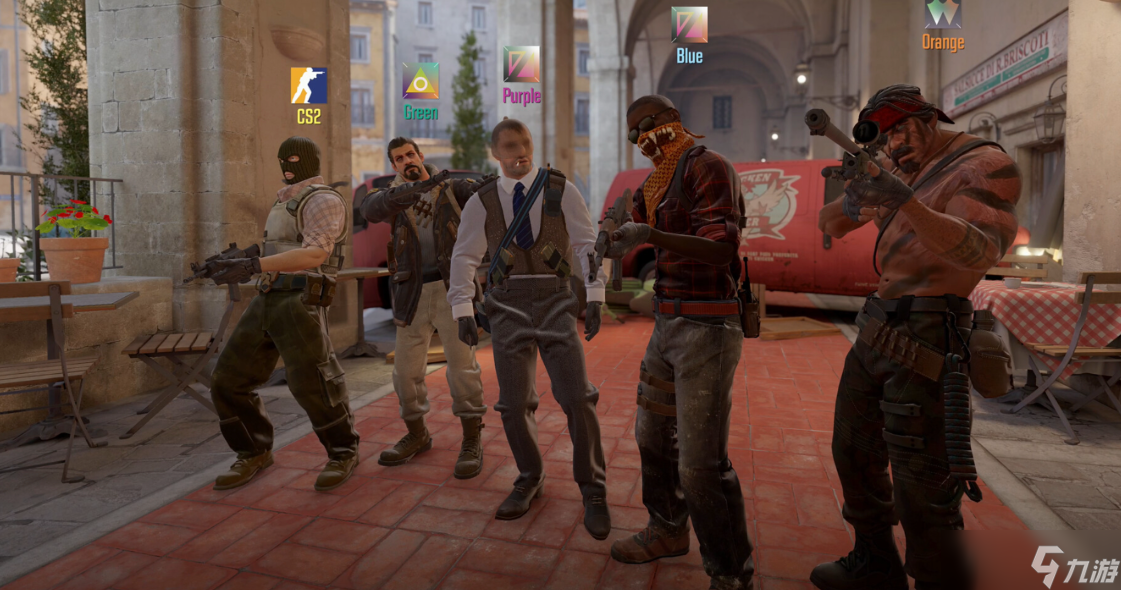Open the Orange player avatar icon
This screenshot has height=590, width=1121.
(x=942, y=13)
